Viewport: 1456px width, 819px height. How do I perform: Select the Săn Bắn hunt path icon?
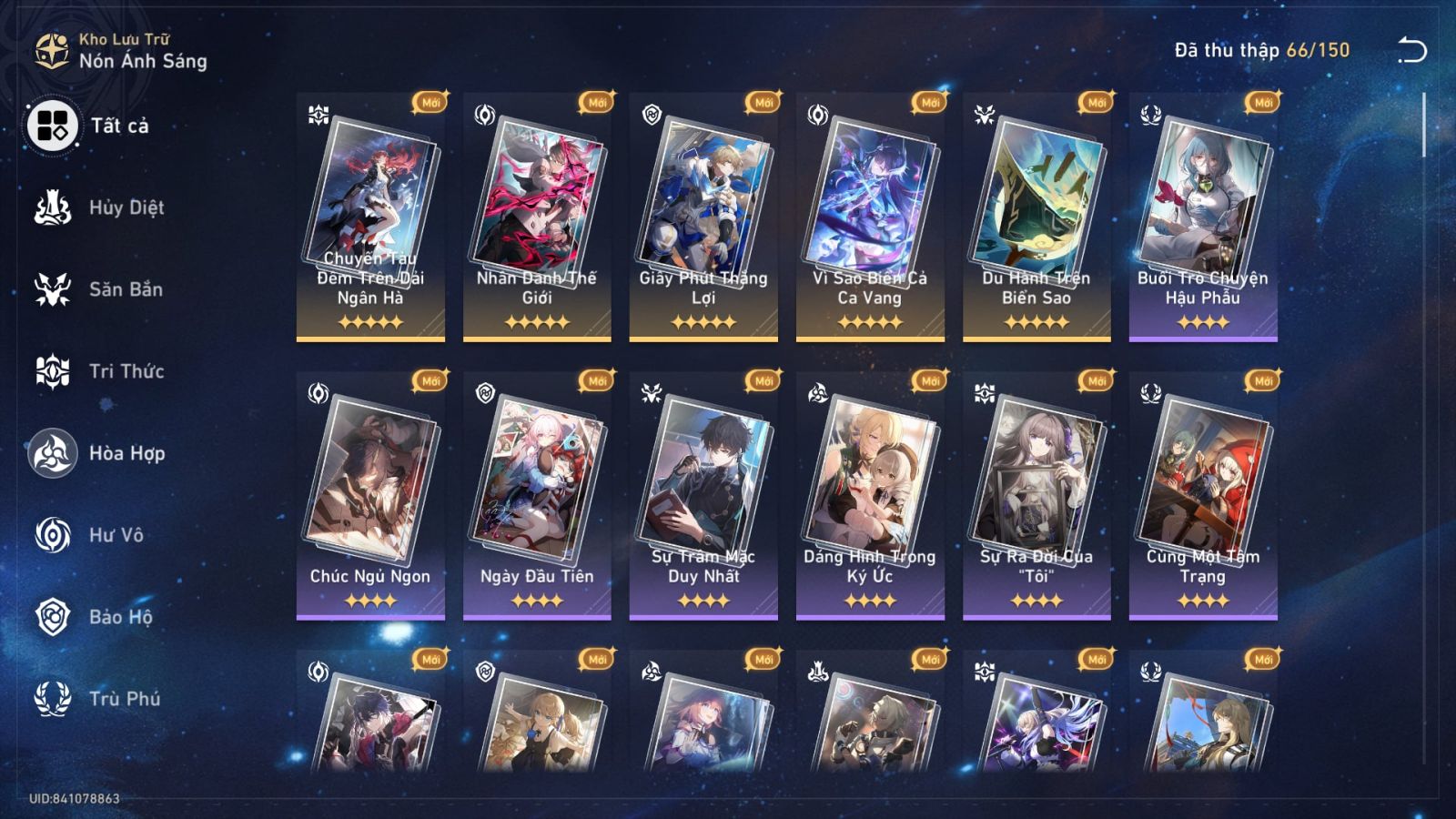[53, 289]
